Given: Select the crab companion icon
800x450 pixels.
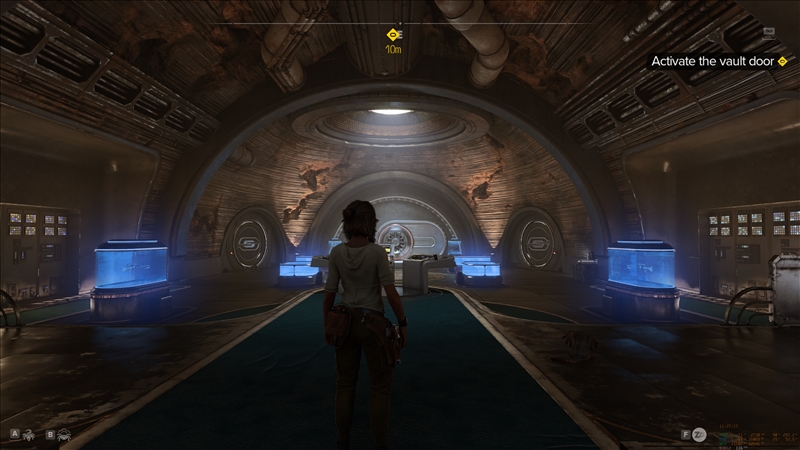Looking at the screenshot, I should point(65,435).
